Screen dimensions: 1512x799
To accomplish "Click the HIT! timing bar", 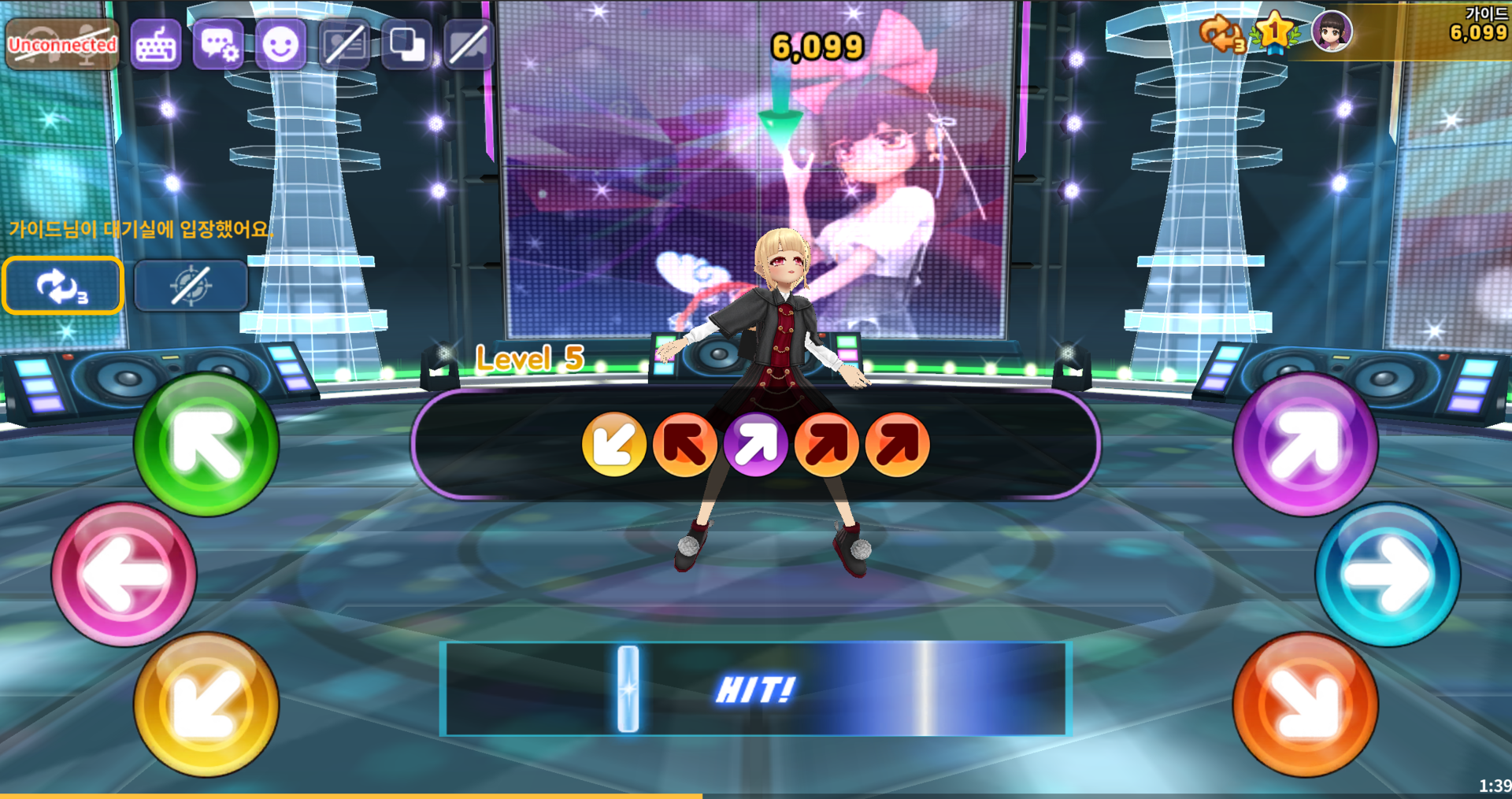I will (755, 690).
